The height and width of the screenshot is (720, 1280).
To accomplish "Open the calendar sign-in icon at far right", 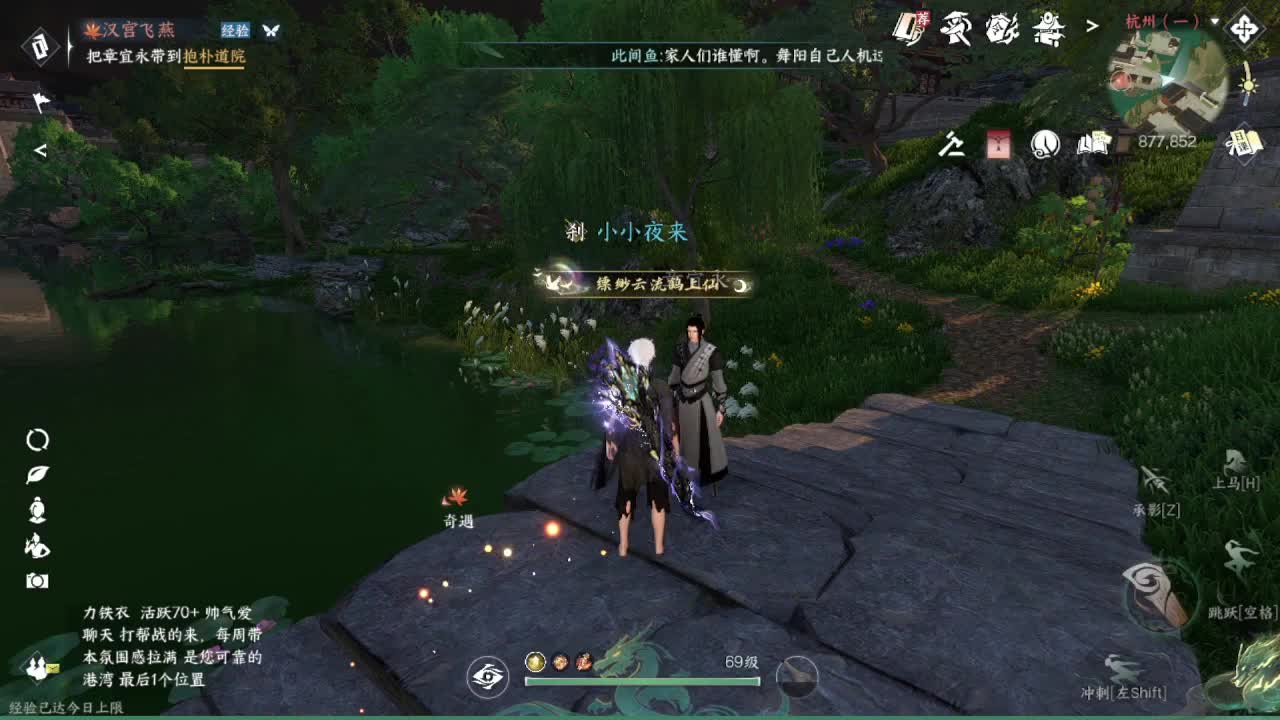I will (1243, 143).
